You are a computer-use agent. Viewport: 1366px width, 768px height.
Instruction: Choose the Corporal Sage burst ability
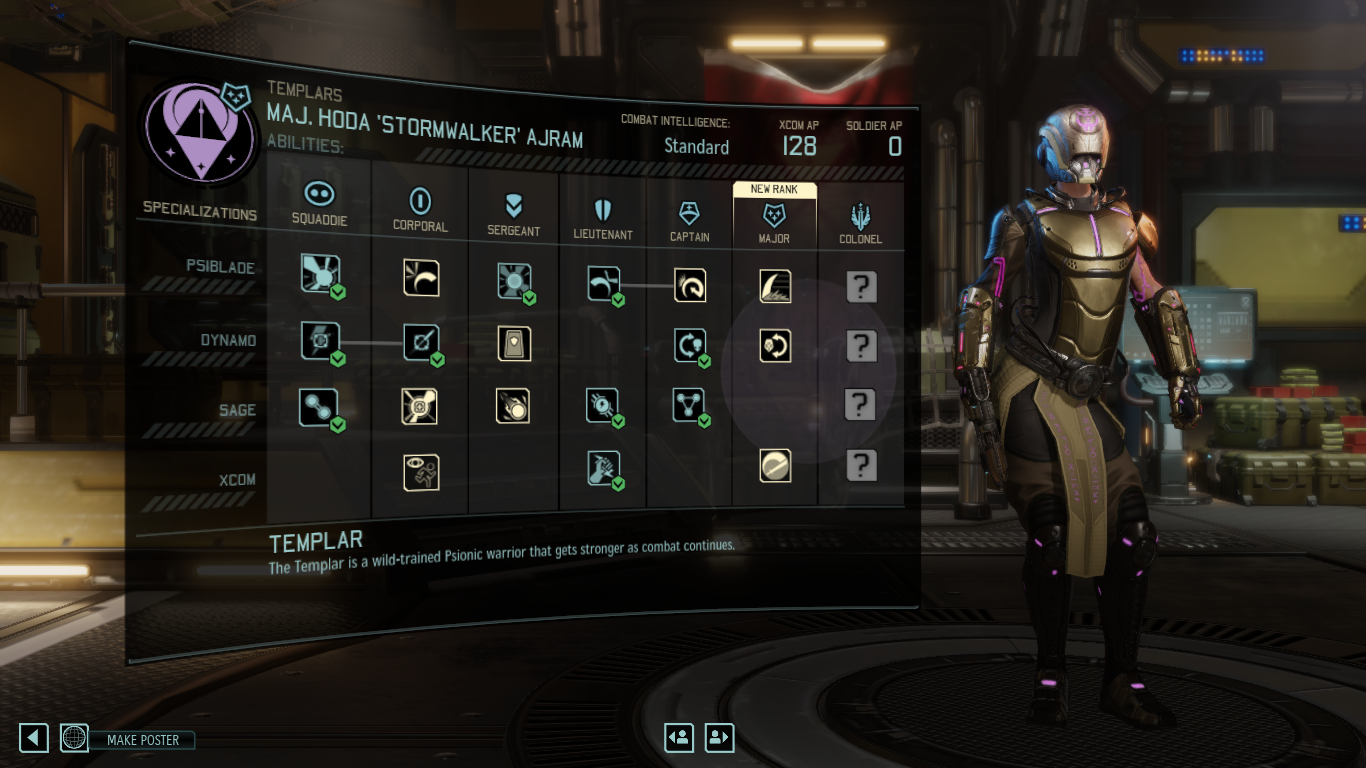click(x=421, y=406)
